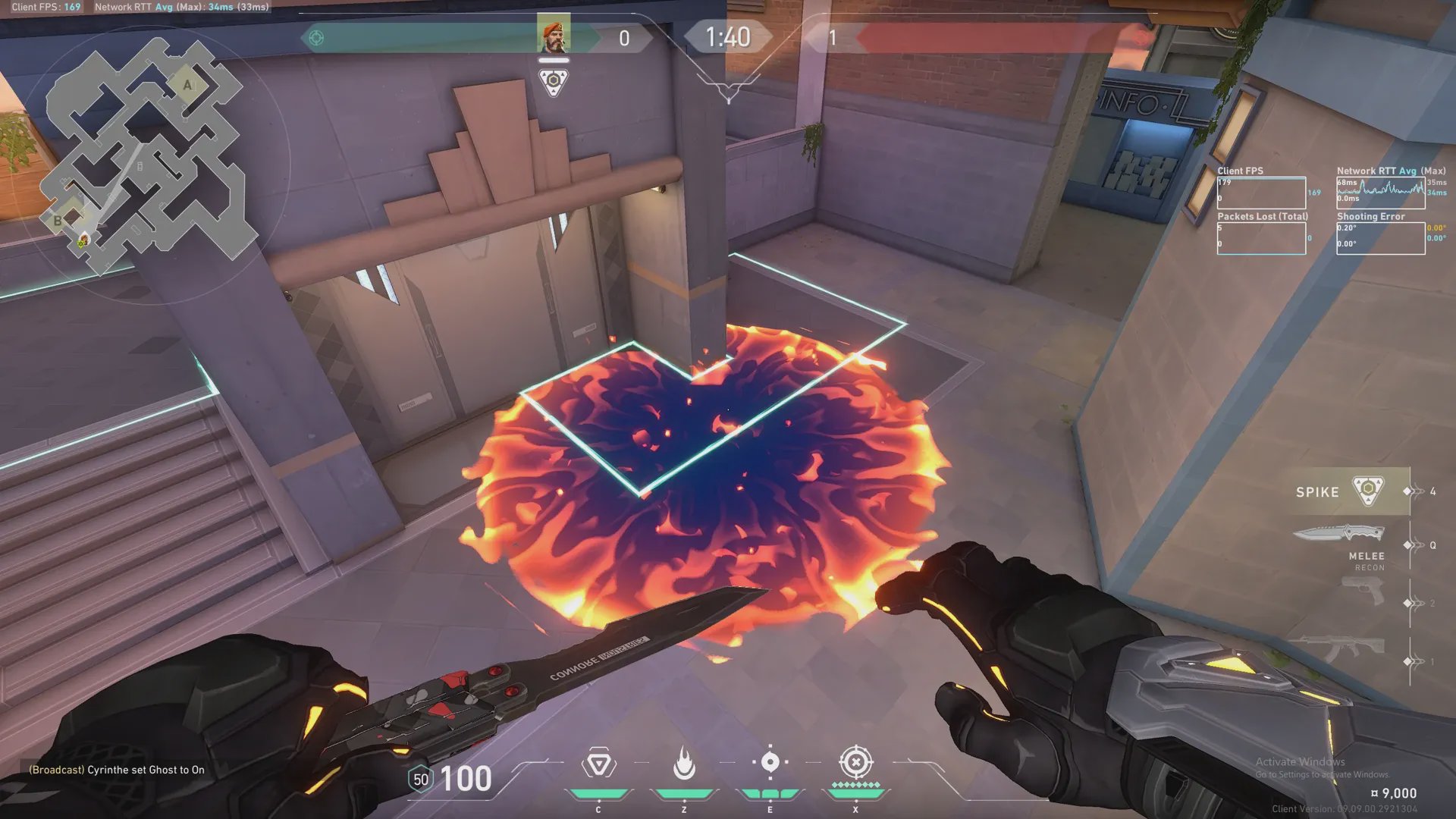Switch to the sidearm pistol slot
1456x819 pixels.
1363,591
